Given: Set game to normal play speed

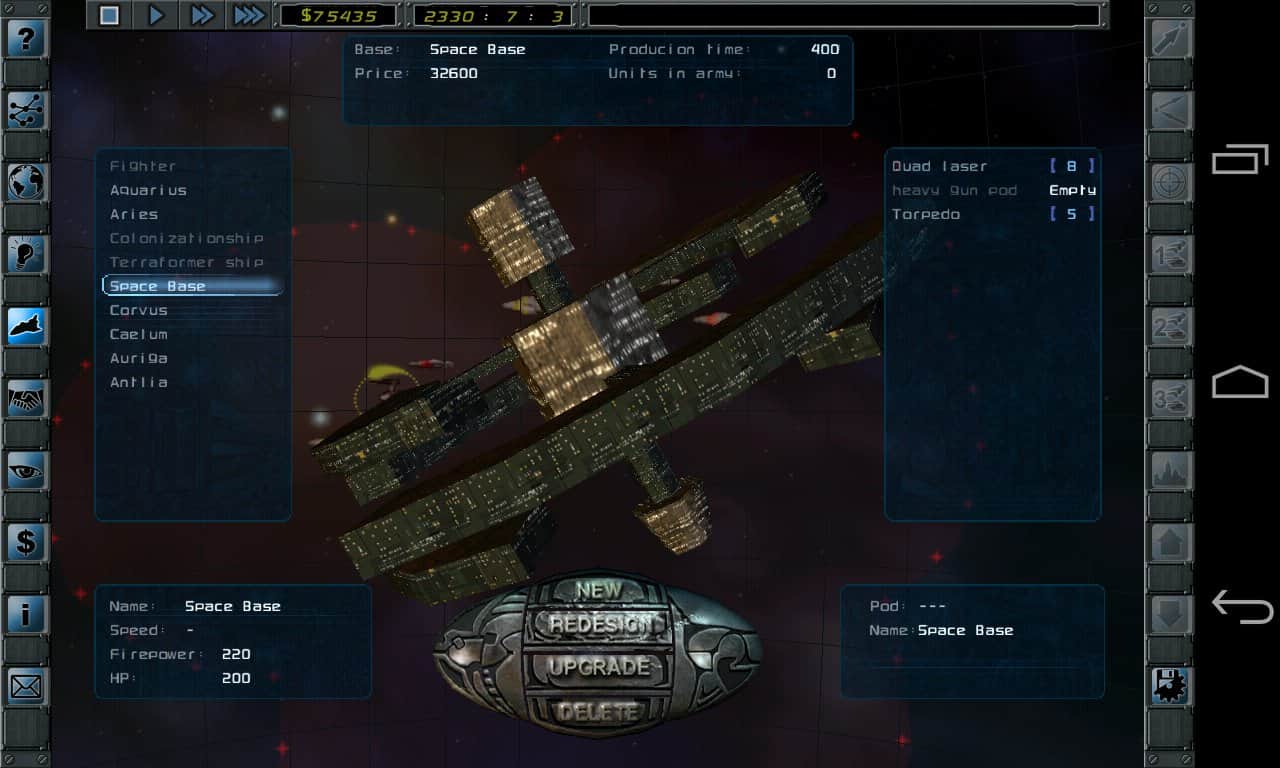Looking at the screenshot, I should (156, 15).
